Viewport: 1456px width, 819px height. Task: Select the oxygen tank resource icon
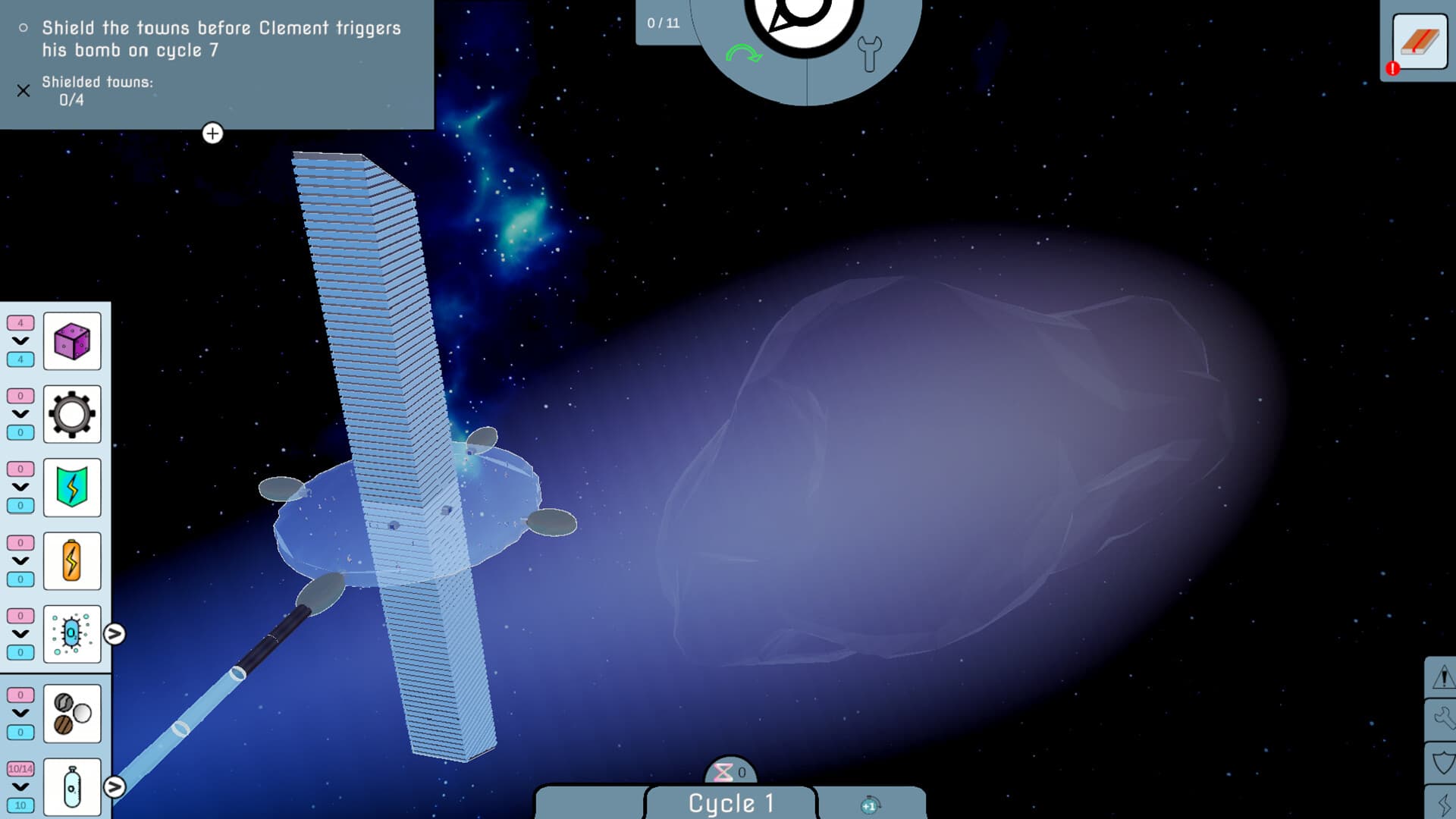tap(73, 786)
